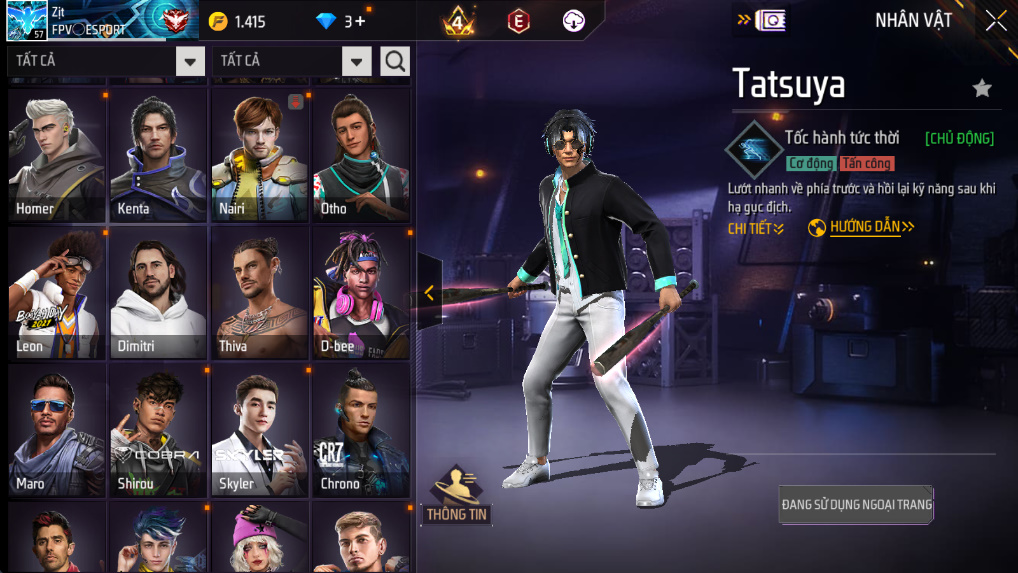Screen dimensions: 1018x573
Task: Close the Nhân Vật screen
Action: click(996, 21)
